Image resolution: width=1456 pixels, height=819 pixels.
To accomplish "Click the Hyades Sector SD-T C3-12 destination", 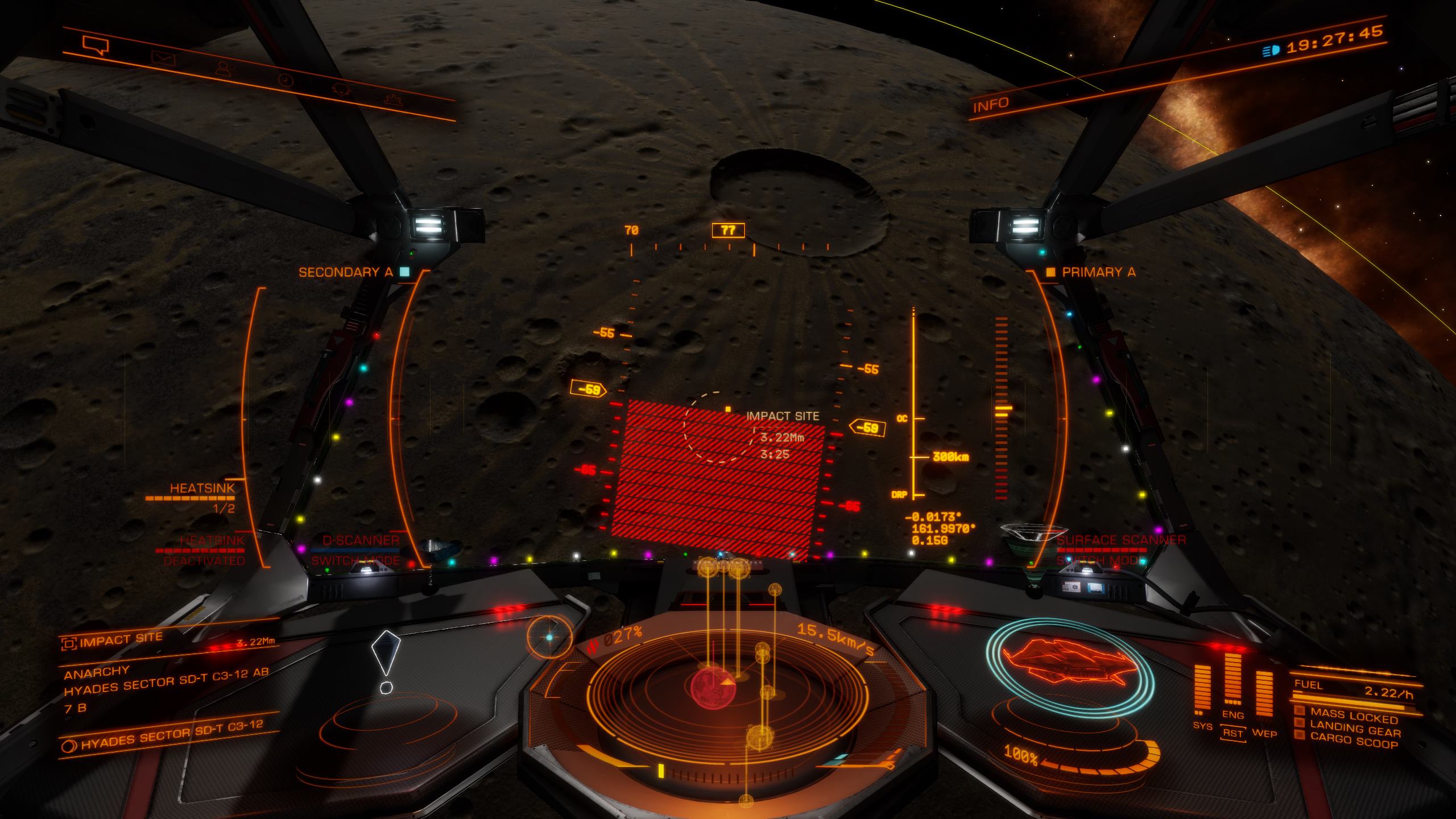I will [171, 735].
